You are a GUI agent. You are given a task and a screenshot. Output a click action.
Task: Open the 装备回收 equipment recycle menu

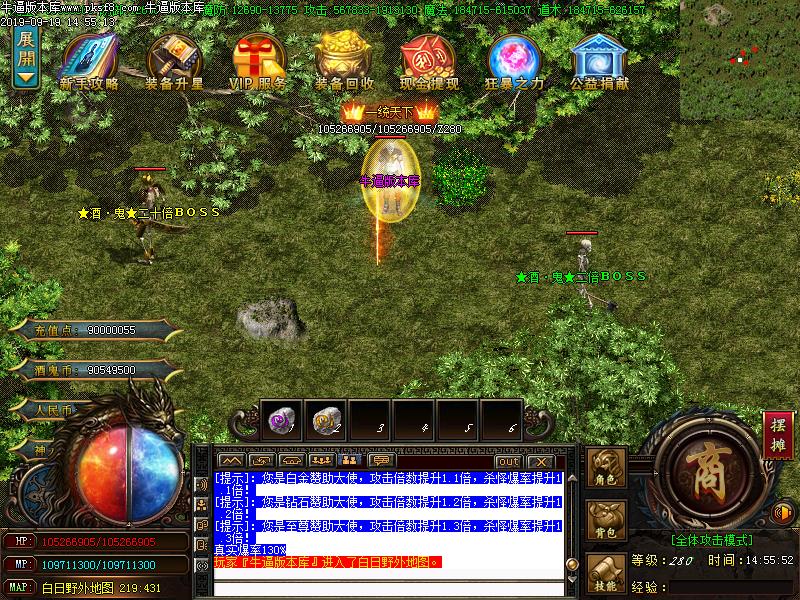point(344,63)
